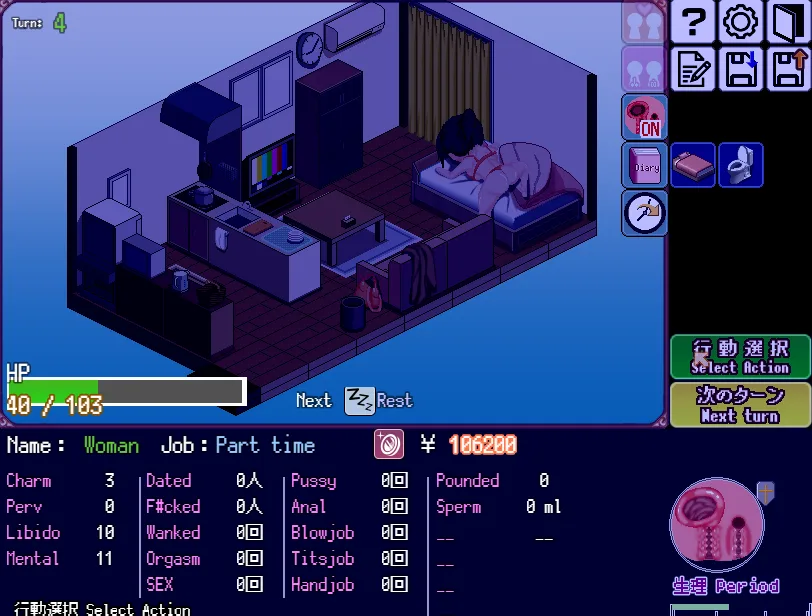
Task: Load game with orange-arrow floppy disk
Action: point(788,69)
